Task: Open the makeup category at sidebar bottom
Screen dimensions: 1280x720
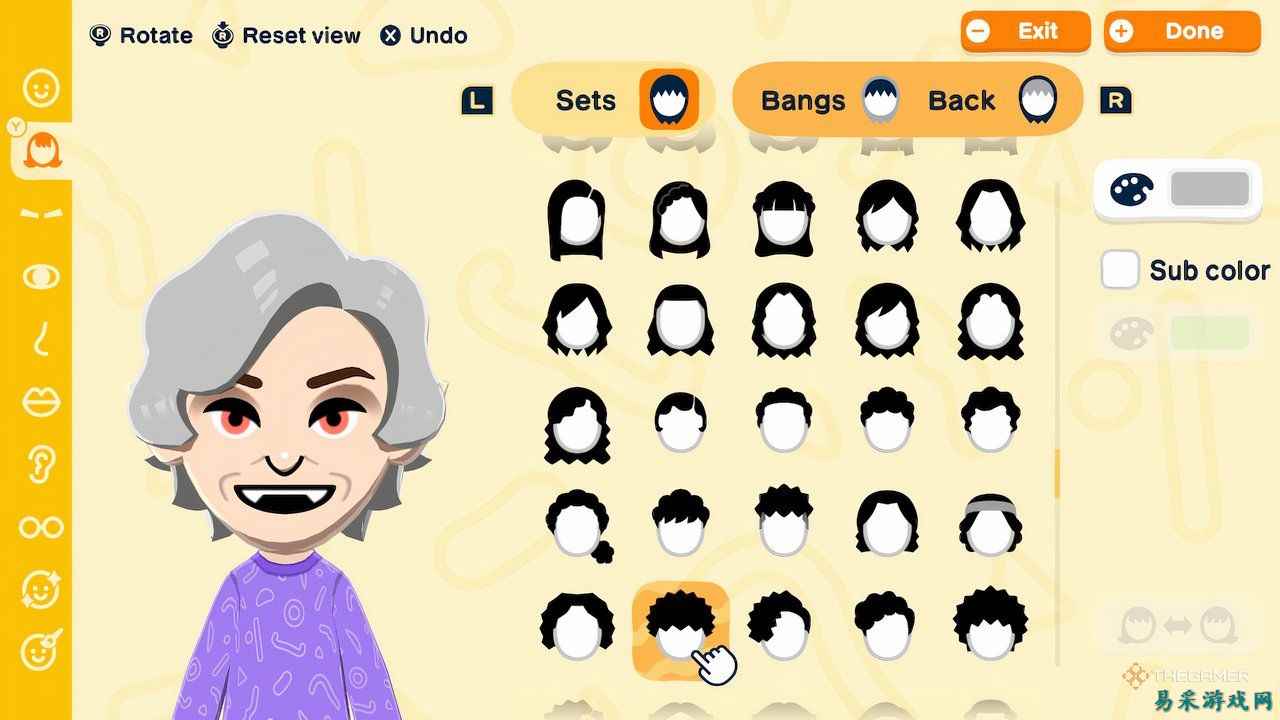Action: [40, 651]
